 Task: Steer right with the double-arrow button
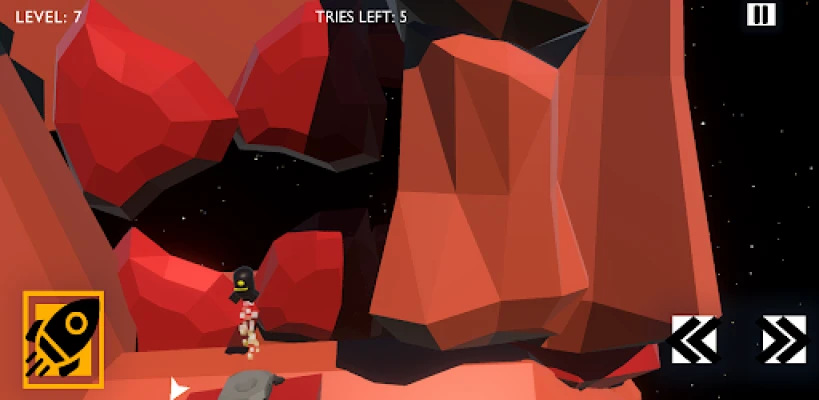click(783, 339)
